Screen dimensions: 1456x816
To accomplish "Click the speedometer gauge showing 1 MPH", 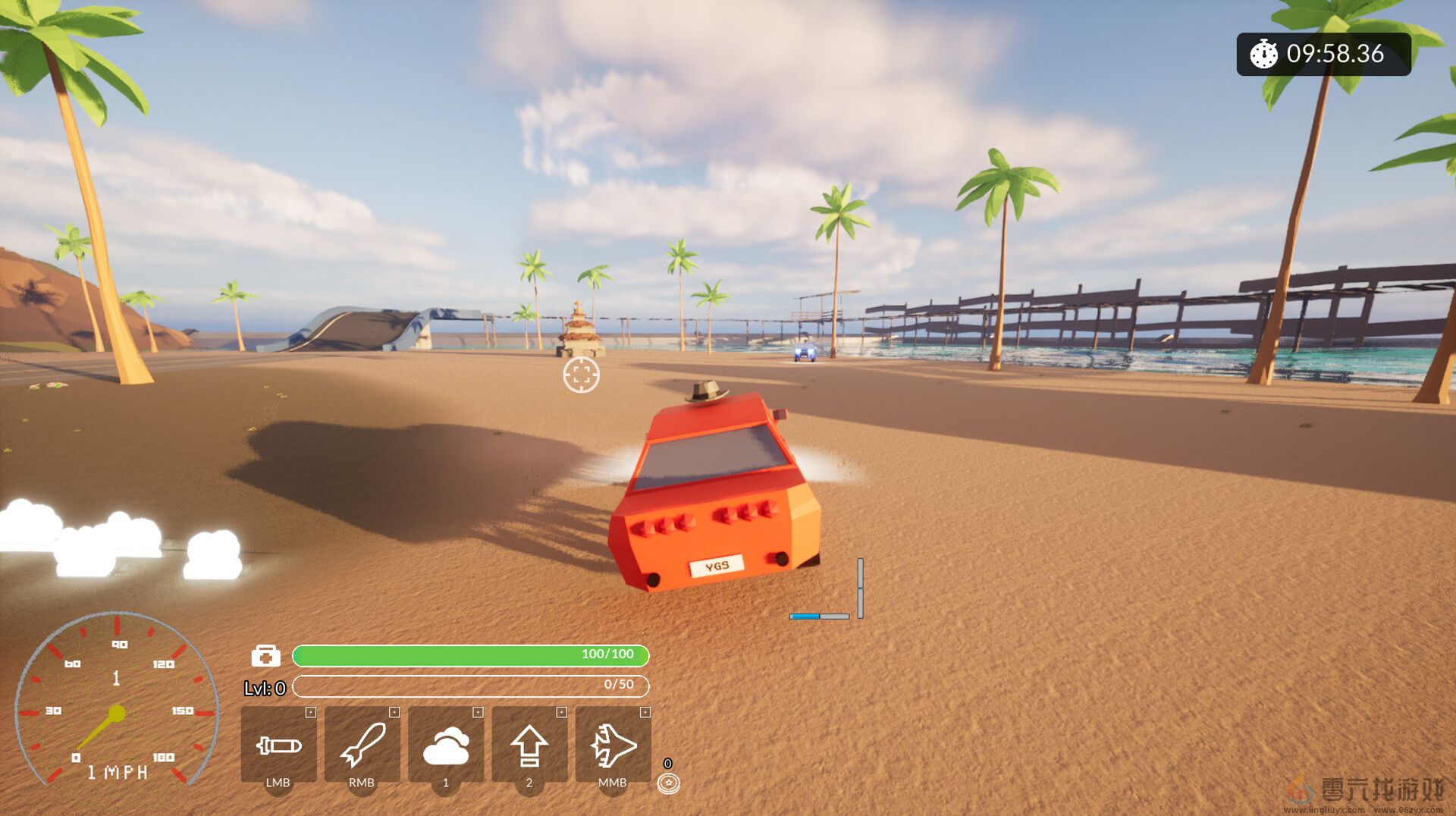I will pos(115,713).
